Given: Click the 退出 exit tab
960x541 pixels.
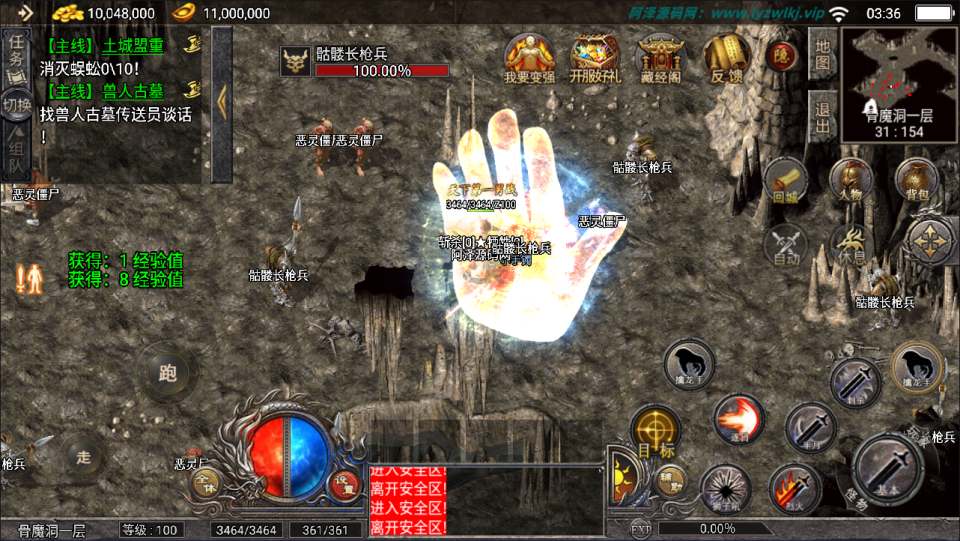Looking at the screenshot, I should [822, 115].
